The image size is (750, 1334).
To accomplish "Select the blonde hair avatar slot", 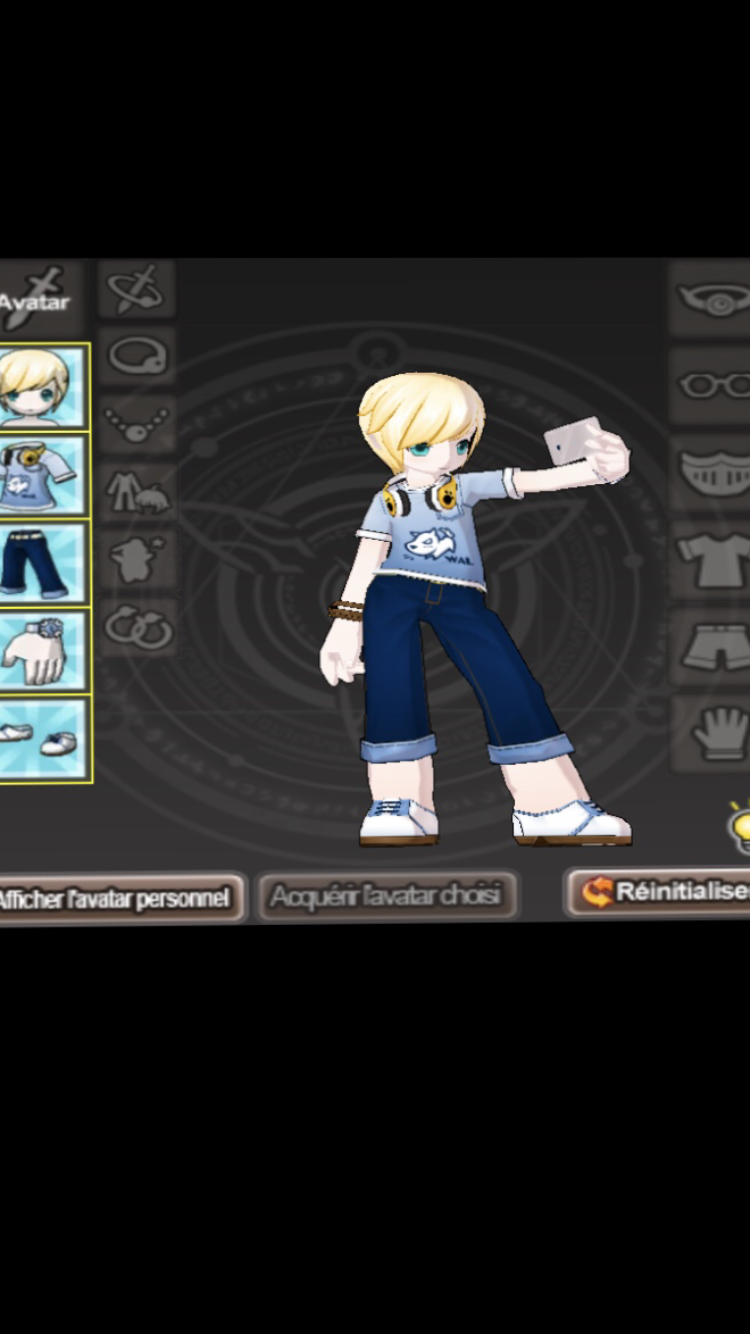I will [x=42, y=388].
